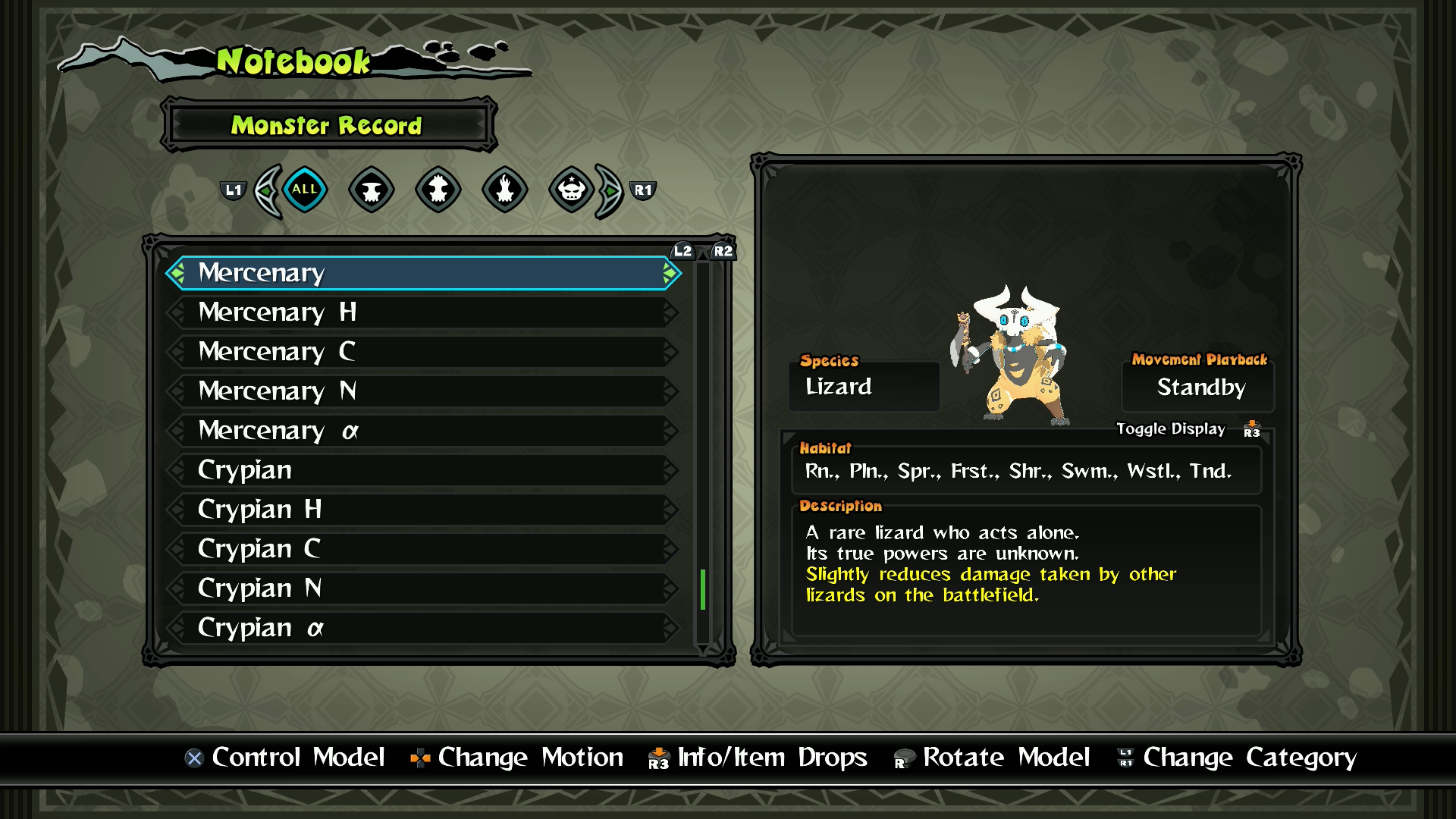Switch to the anvil-shaped category tab

point(372,190)
